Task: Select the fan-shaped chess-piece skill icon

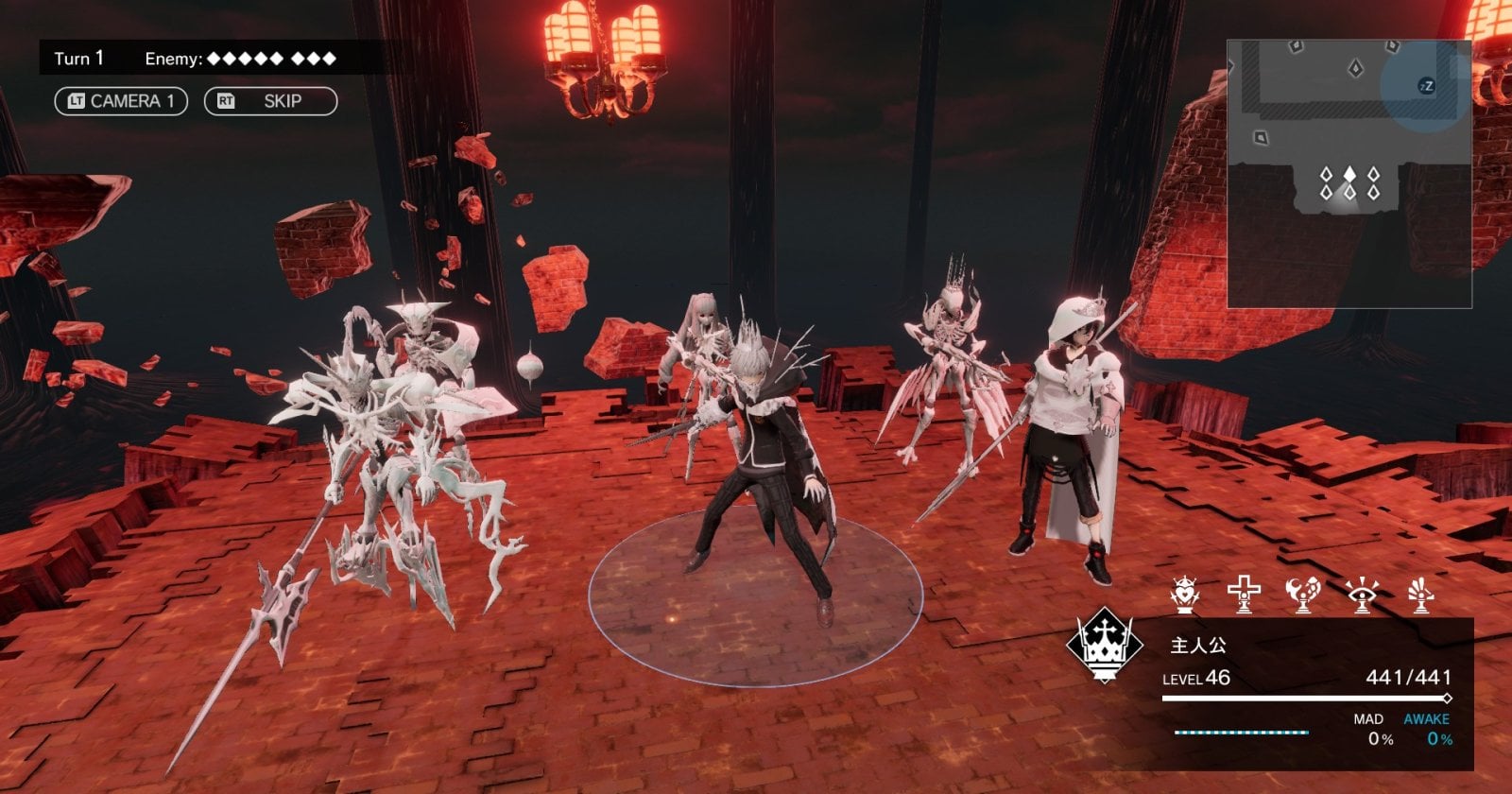Action: tap(1420, 595)
